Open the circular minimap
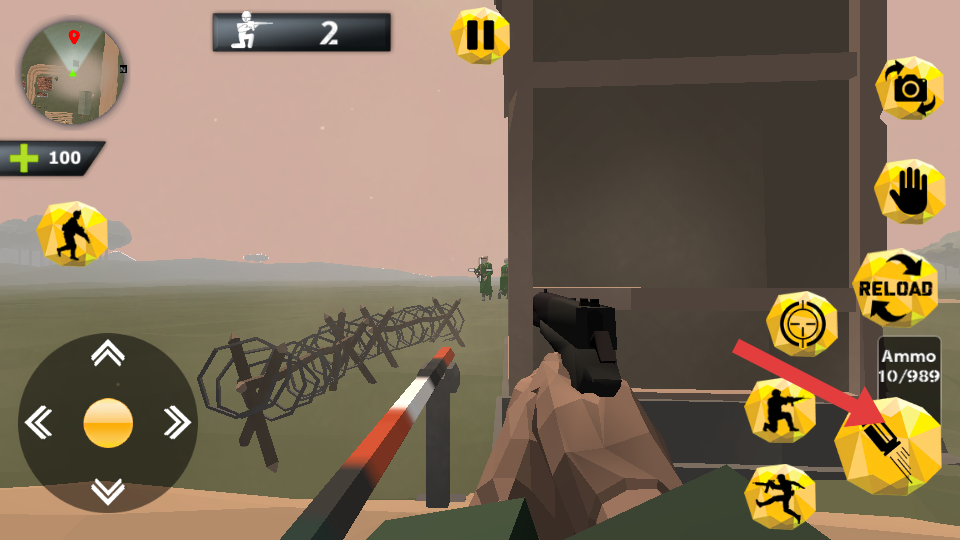The image size is (960, 540). click(x=72, y=72)
